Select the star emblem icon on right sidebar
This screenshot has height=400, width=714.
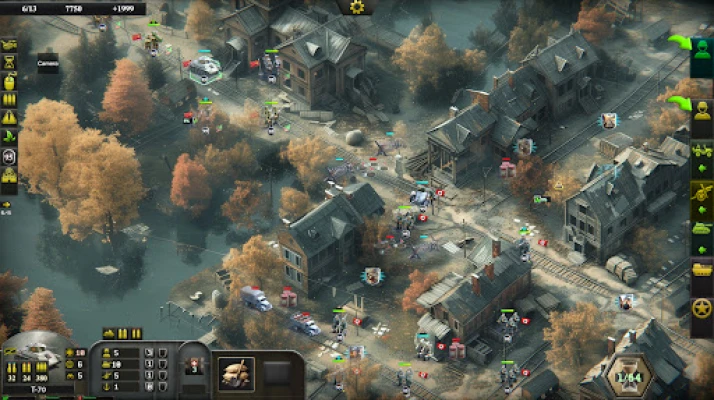coord(701,309)
